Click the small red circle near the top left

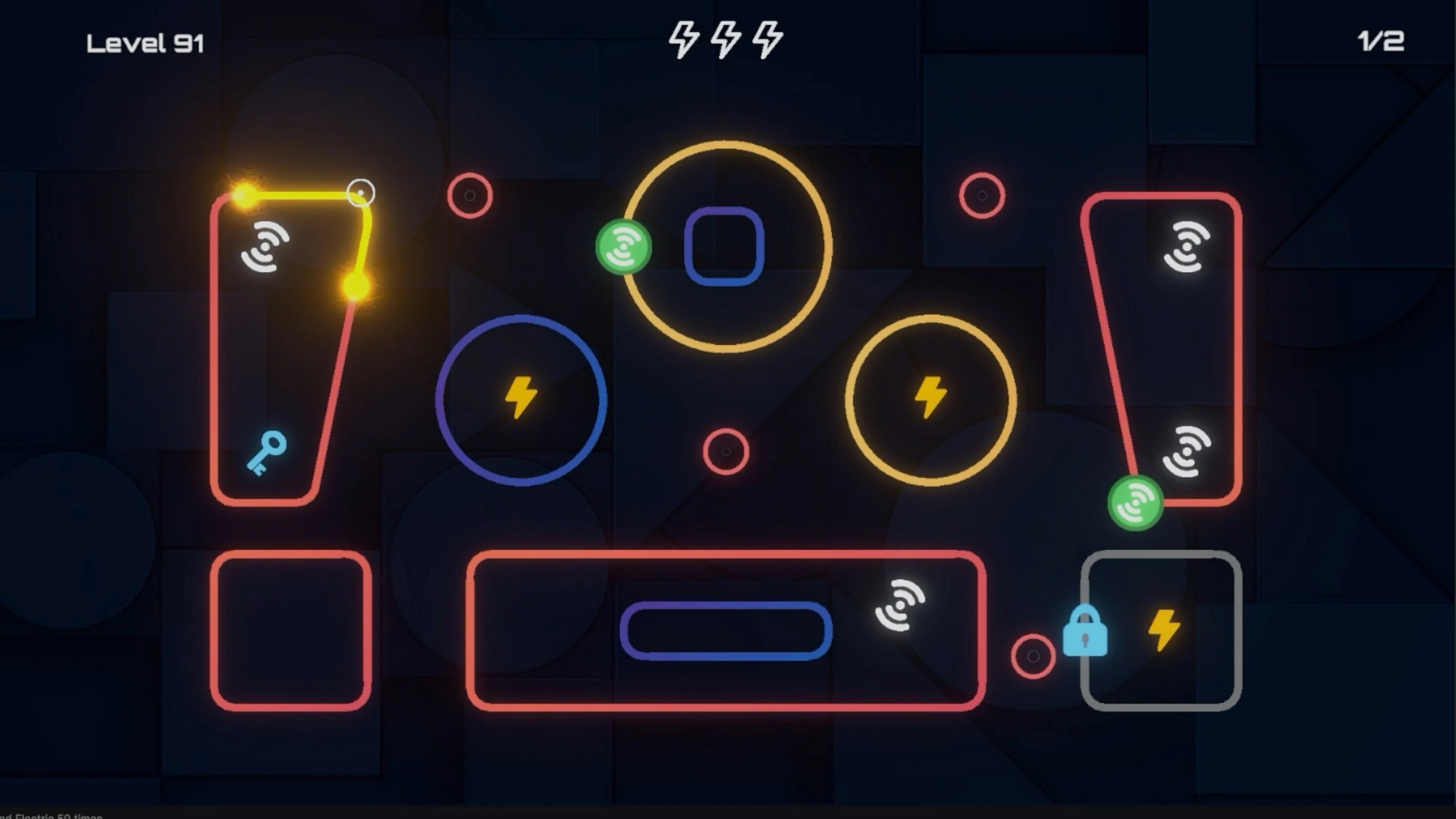point(470,195)
